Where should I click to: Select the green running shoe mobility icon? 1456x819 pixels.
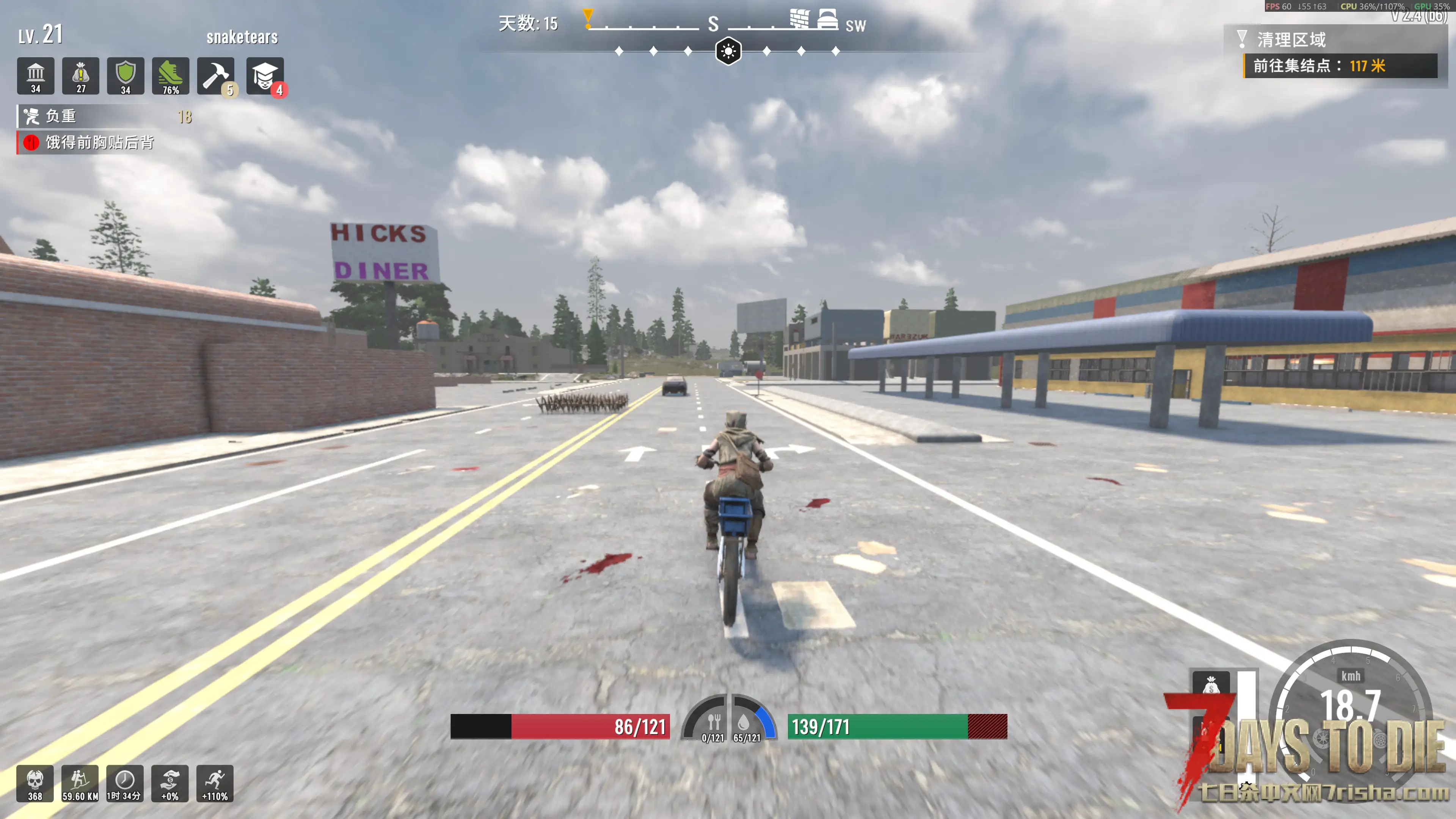[x=170, y=76]
